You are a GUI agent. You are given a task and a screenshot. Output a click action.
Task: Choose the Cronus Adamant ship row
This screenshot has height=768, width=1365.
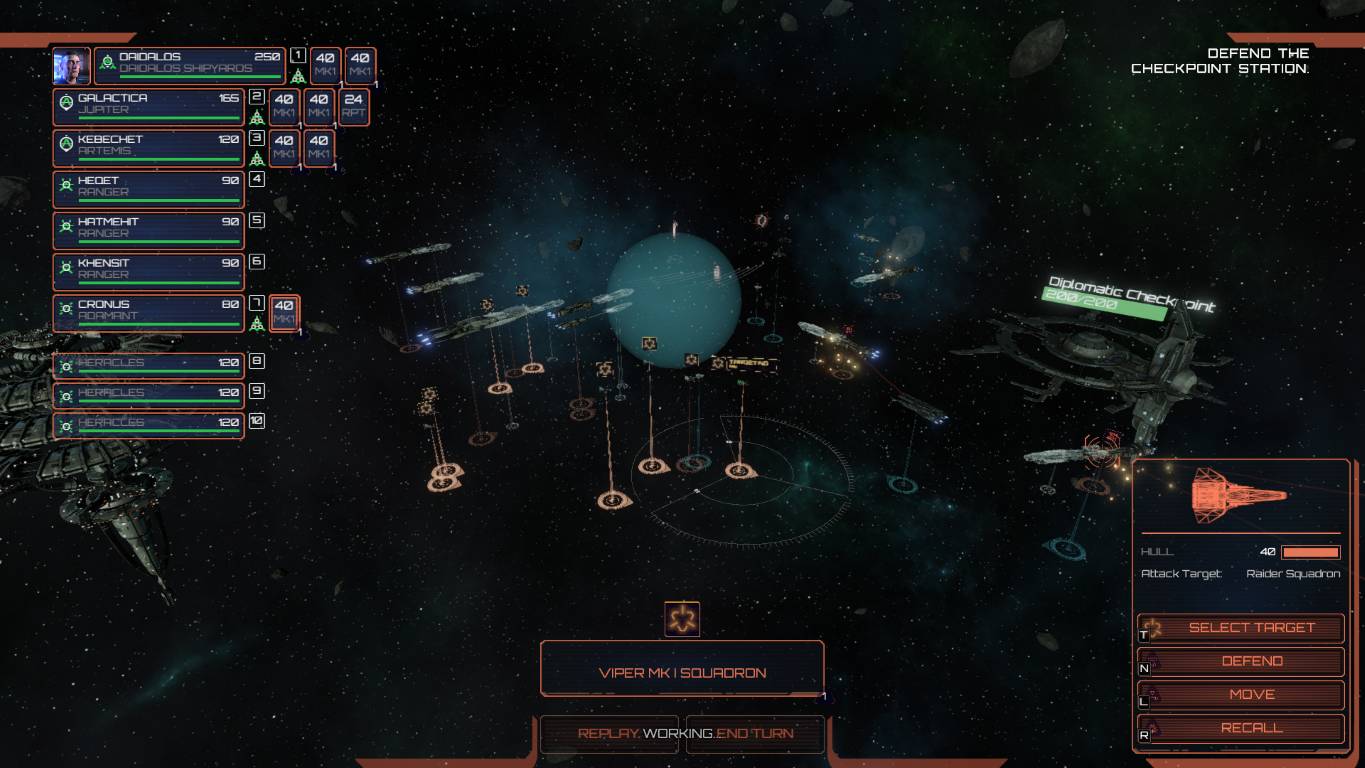[148, 313]
